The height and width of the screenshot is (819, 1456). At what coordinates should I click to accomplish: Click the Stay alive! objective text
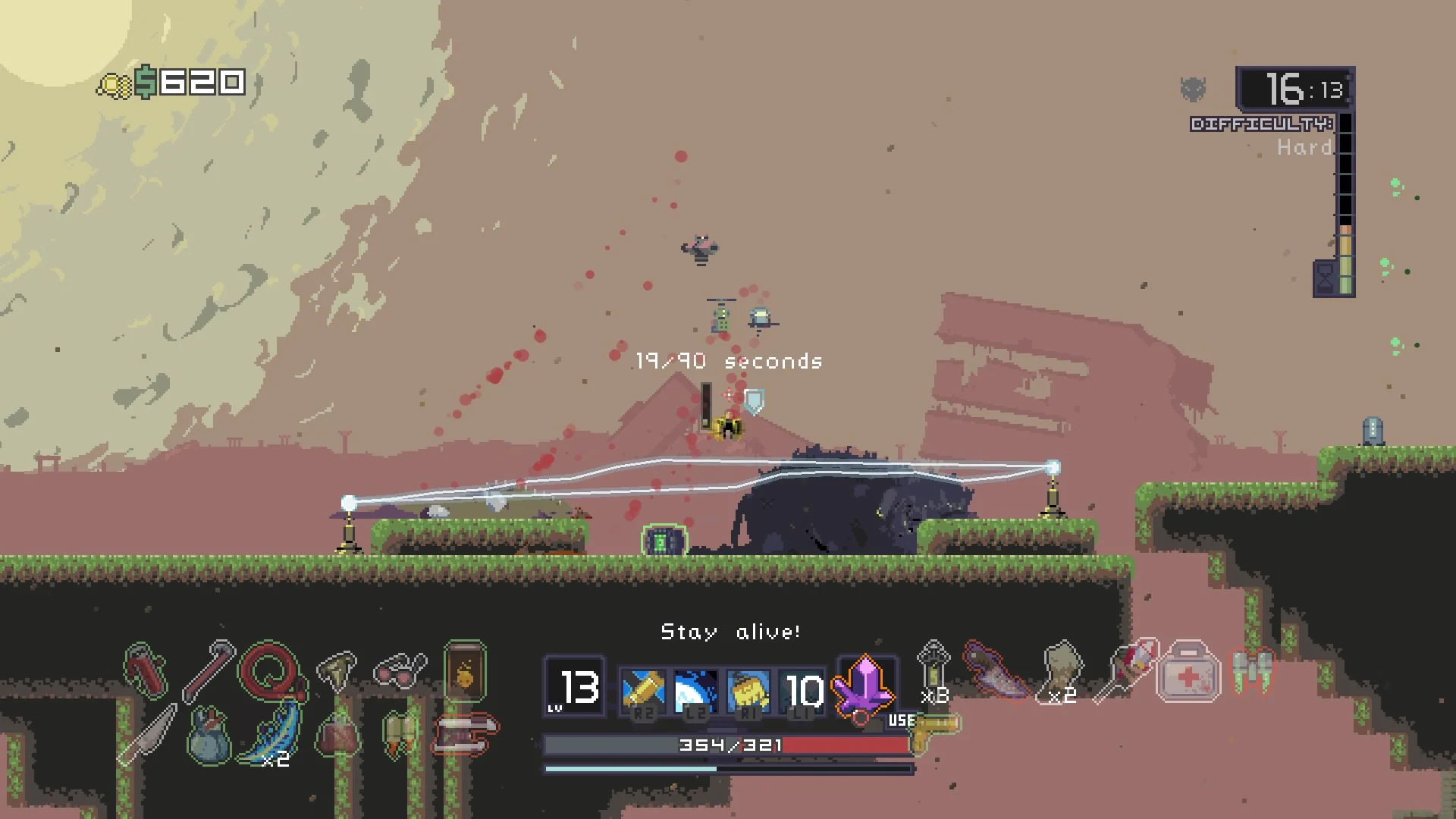click(x=730, y=631)
